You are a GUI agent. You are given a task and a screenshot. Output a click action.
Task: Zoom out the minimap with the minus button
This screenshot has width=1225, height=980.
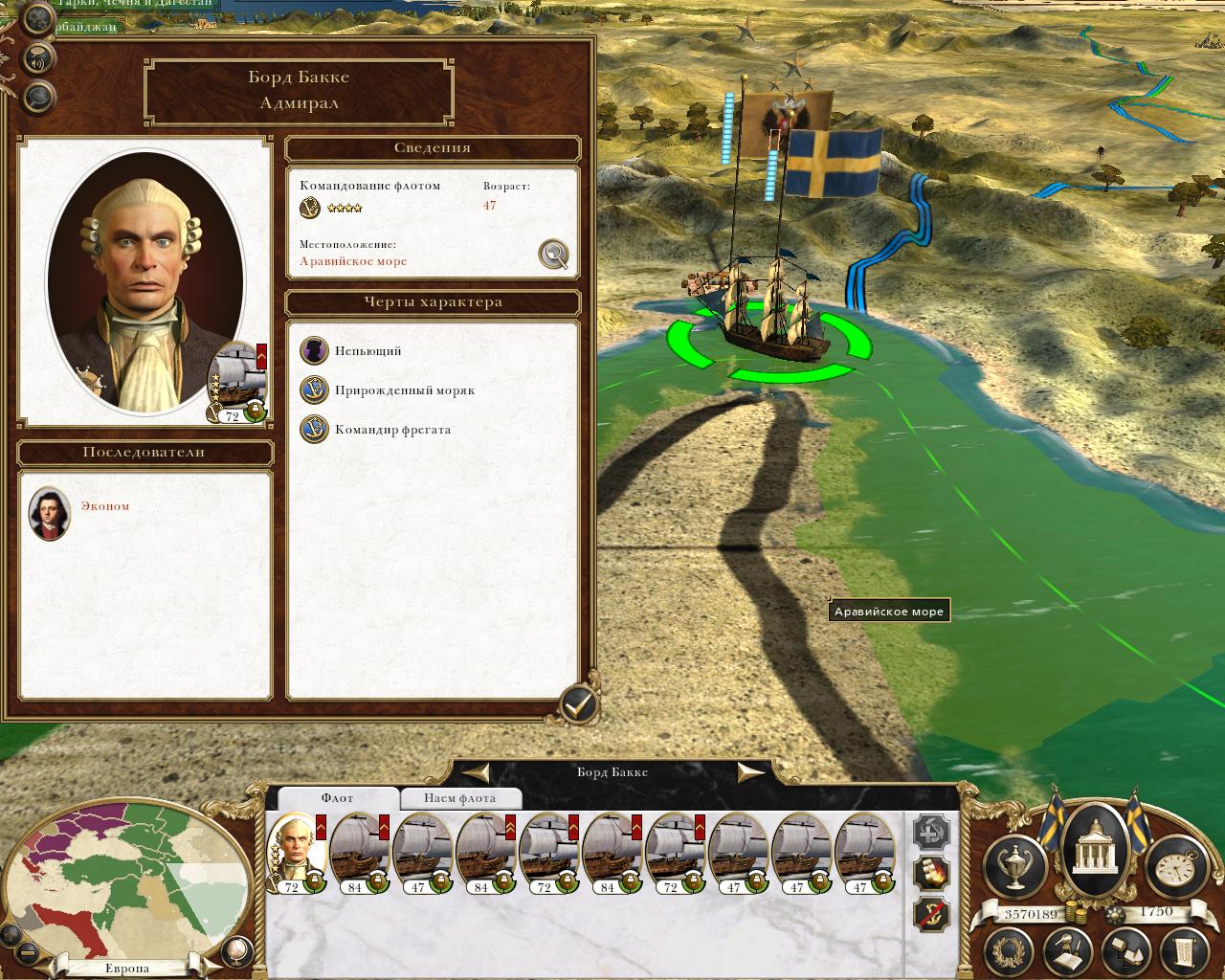27,953
